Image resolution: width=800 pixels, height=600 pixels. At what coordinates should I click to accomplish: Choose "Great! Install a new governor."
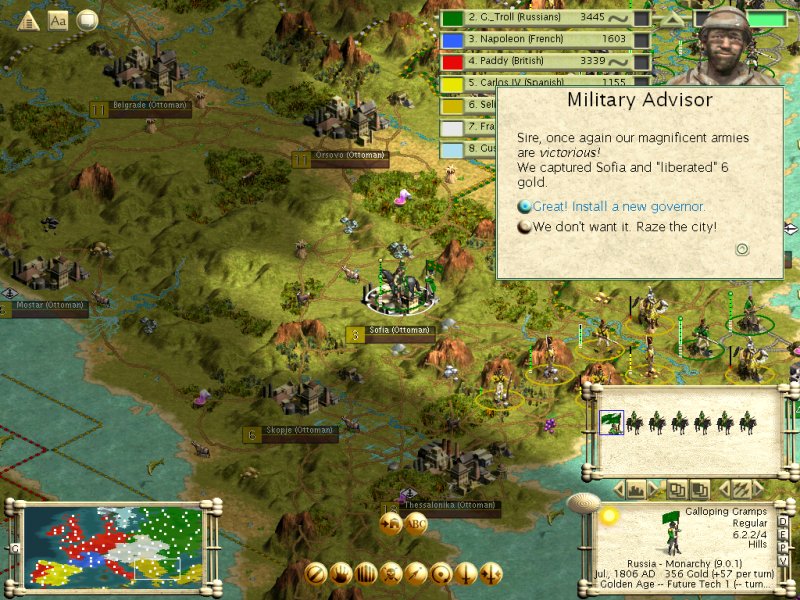[x=619, y=207]
